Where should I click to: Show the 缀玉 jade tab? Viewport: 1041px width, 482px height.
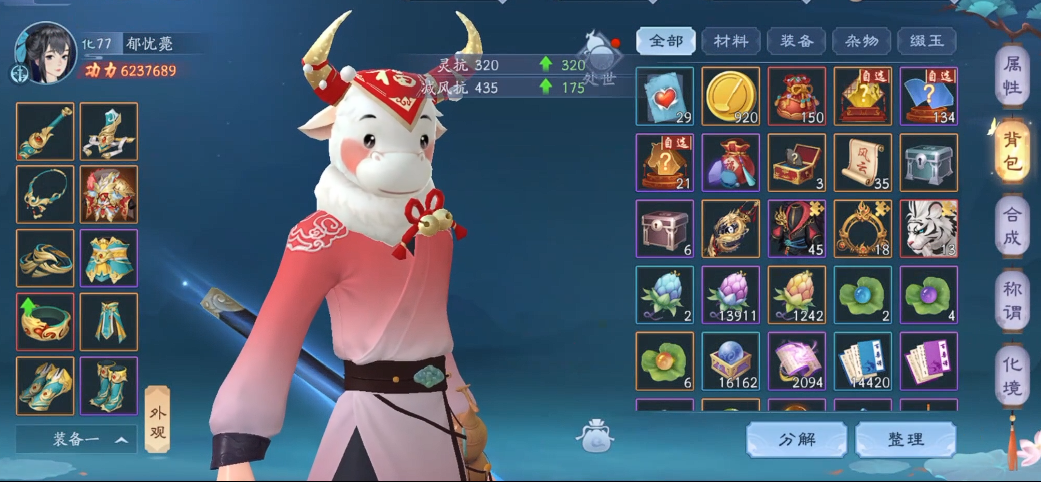point(926,41)
